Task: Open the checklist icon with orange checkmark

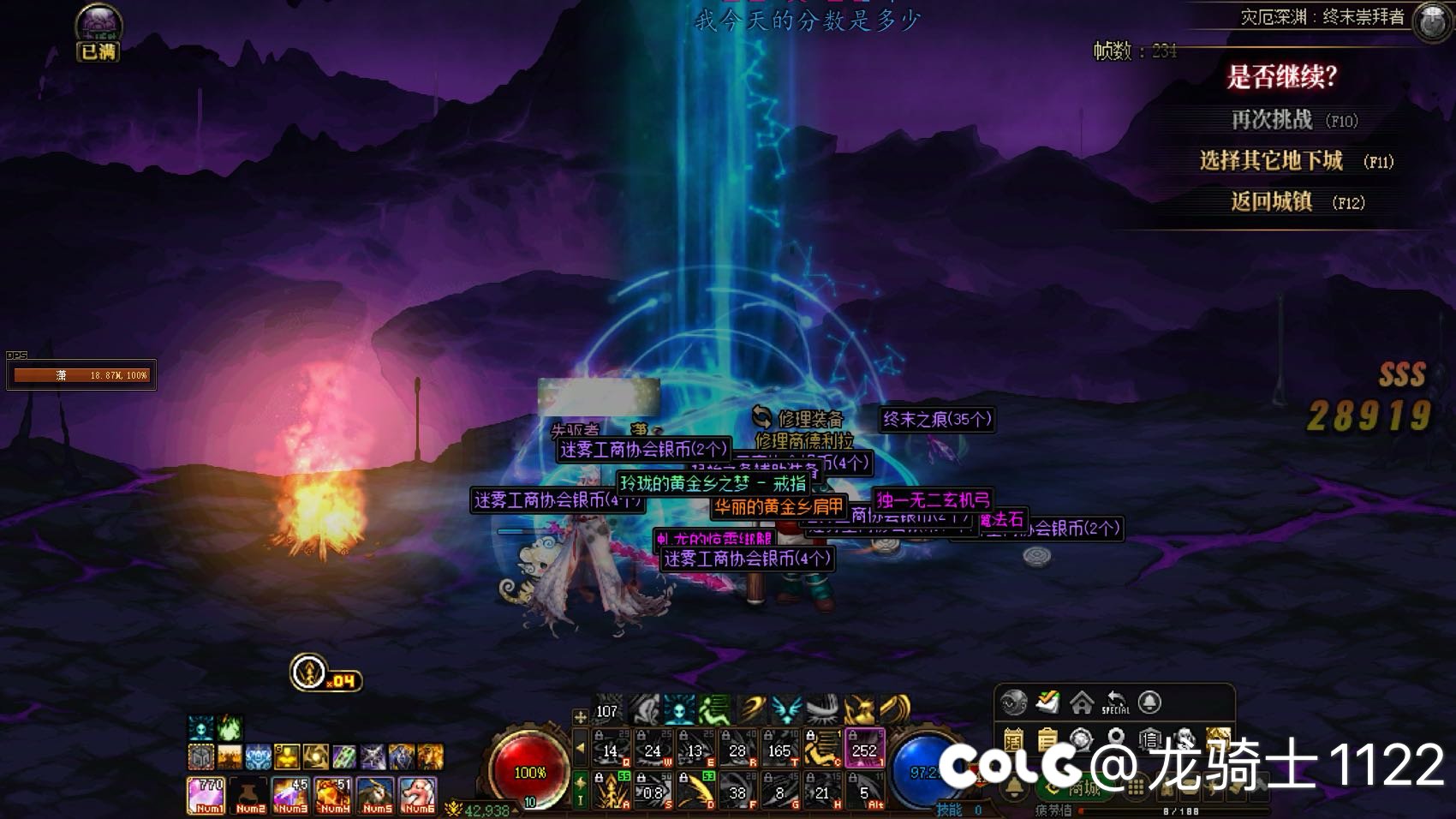Action: [x=1047, y=702]
